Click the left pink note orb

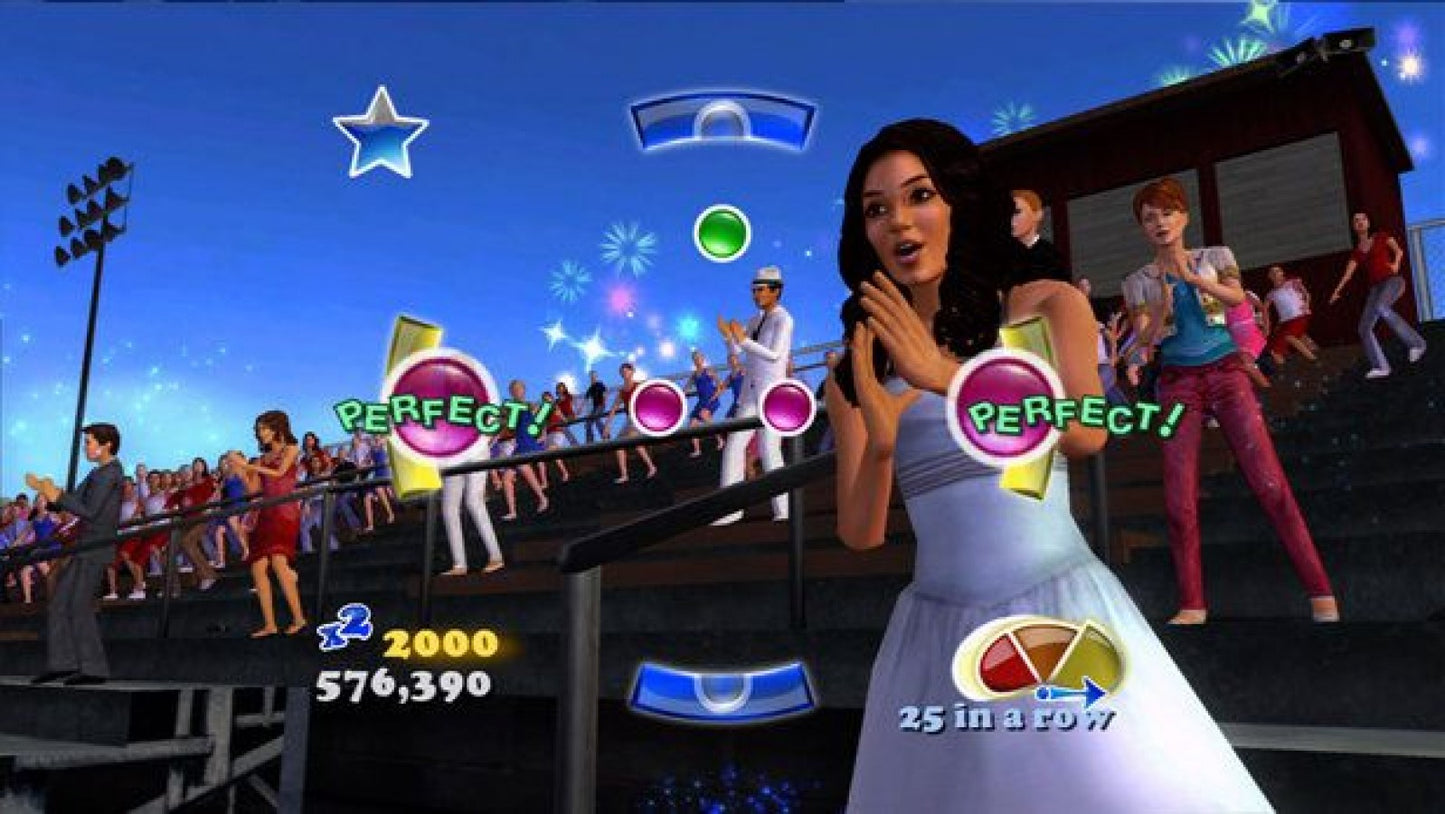(659, 408)
